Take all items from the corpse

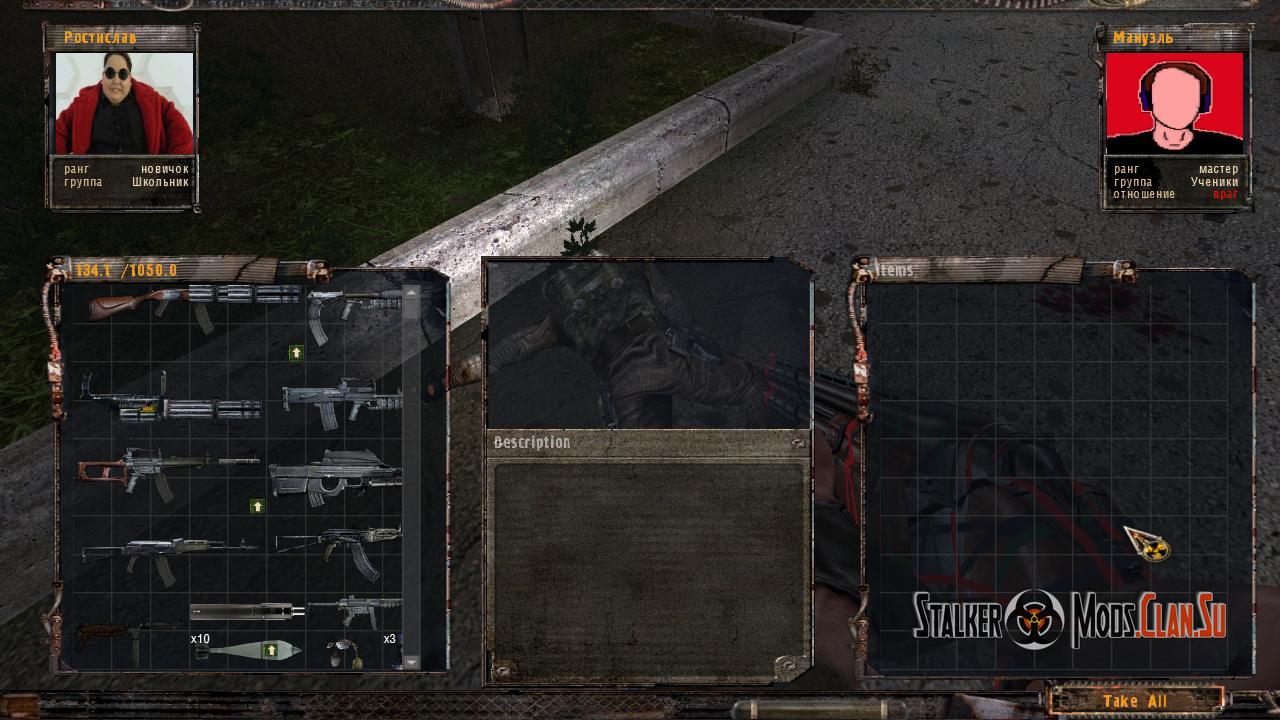pyautogui.click(x=1135, y=700)
